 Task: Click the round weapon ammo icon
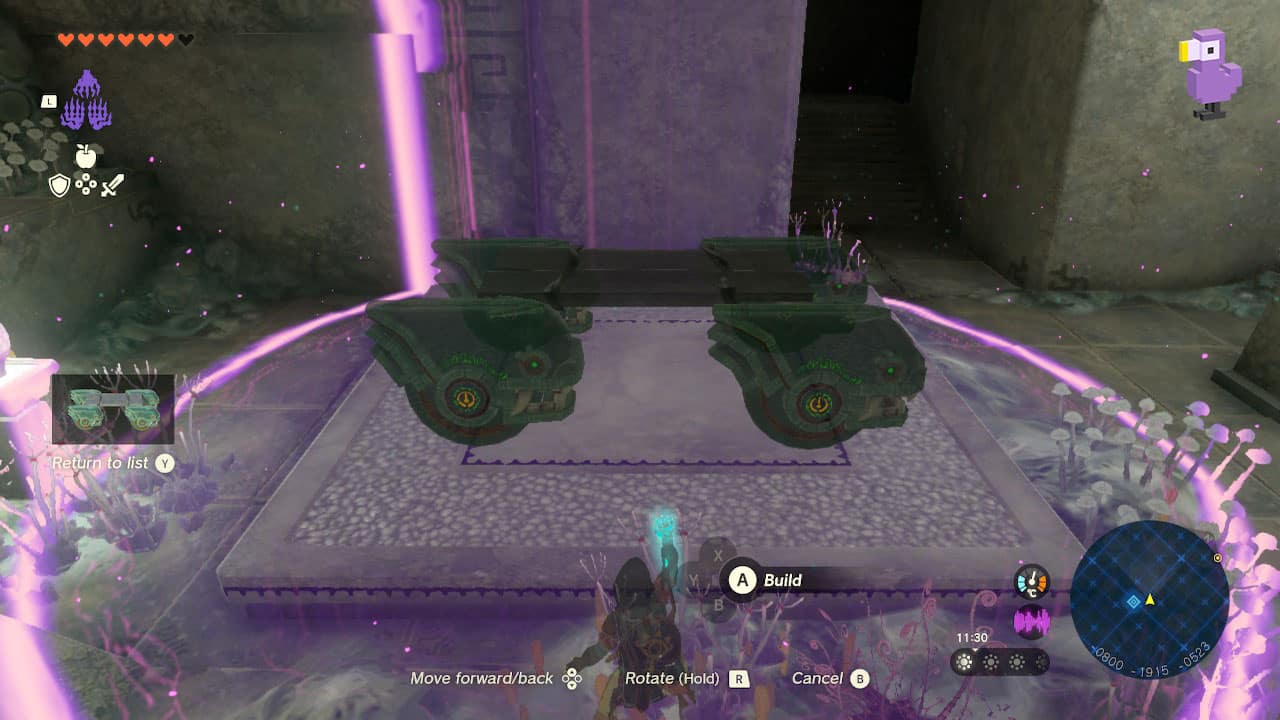86,184
